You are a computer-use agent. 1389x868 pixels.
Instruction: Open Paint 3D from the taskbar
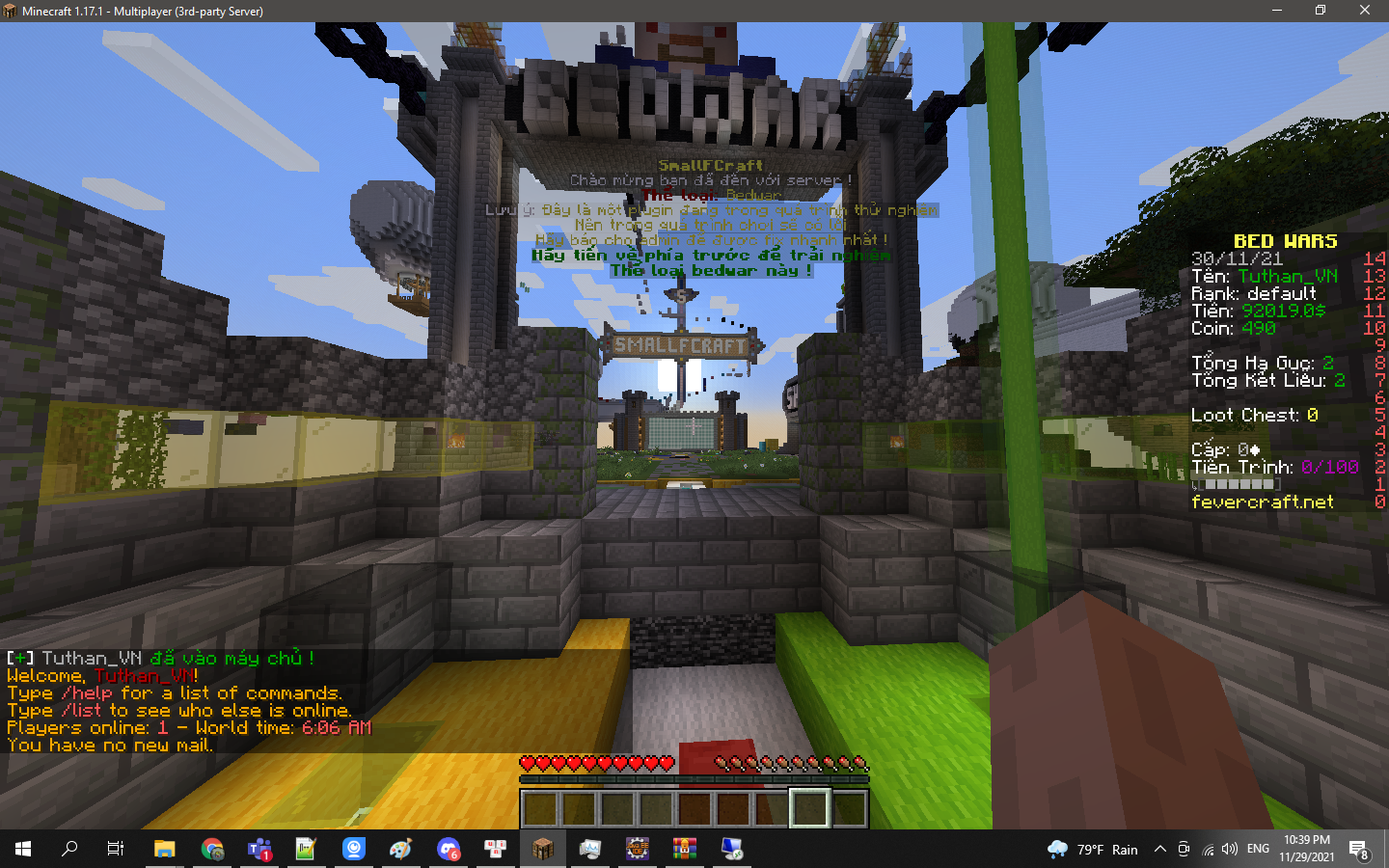click(400, 850)
